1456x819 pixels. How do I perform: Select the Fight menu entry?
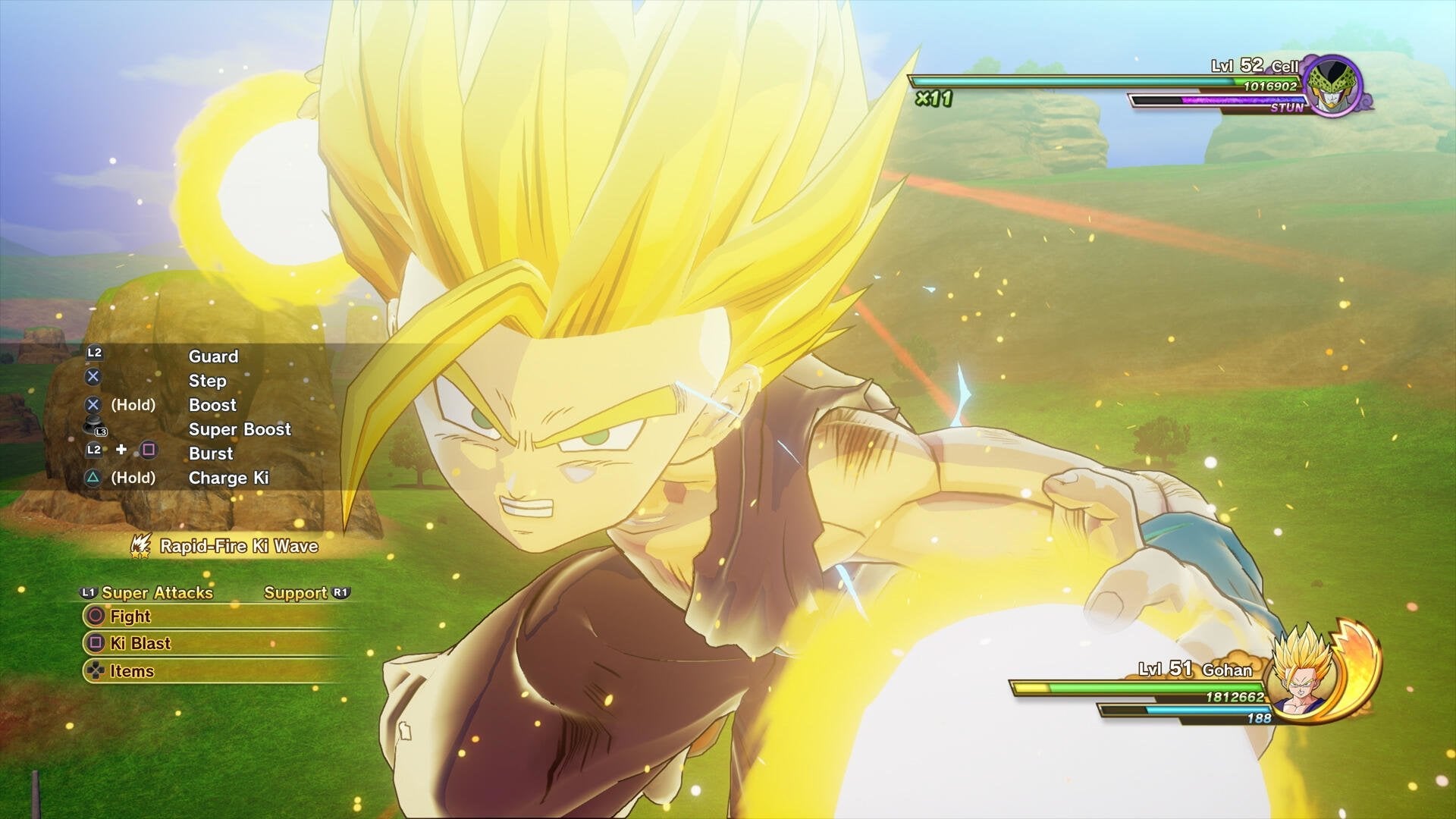[x=130, y=617]
